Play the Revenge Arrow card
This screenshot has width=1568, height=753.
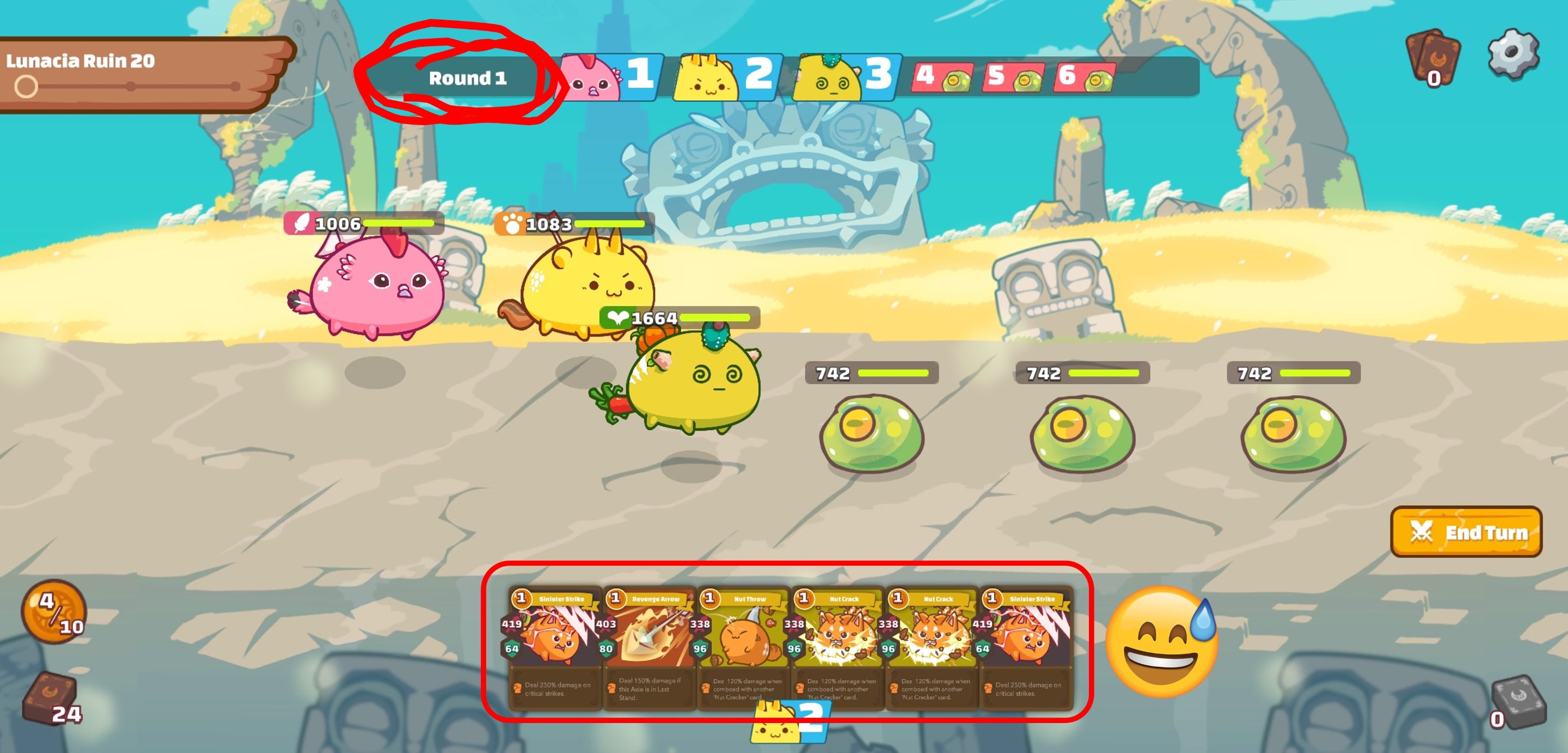pos(649,646)
